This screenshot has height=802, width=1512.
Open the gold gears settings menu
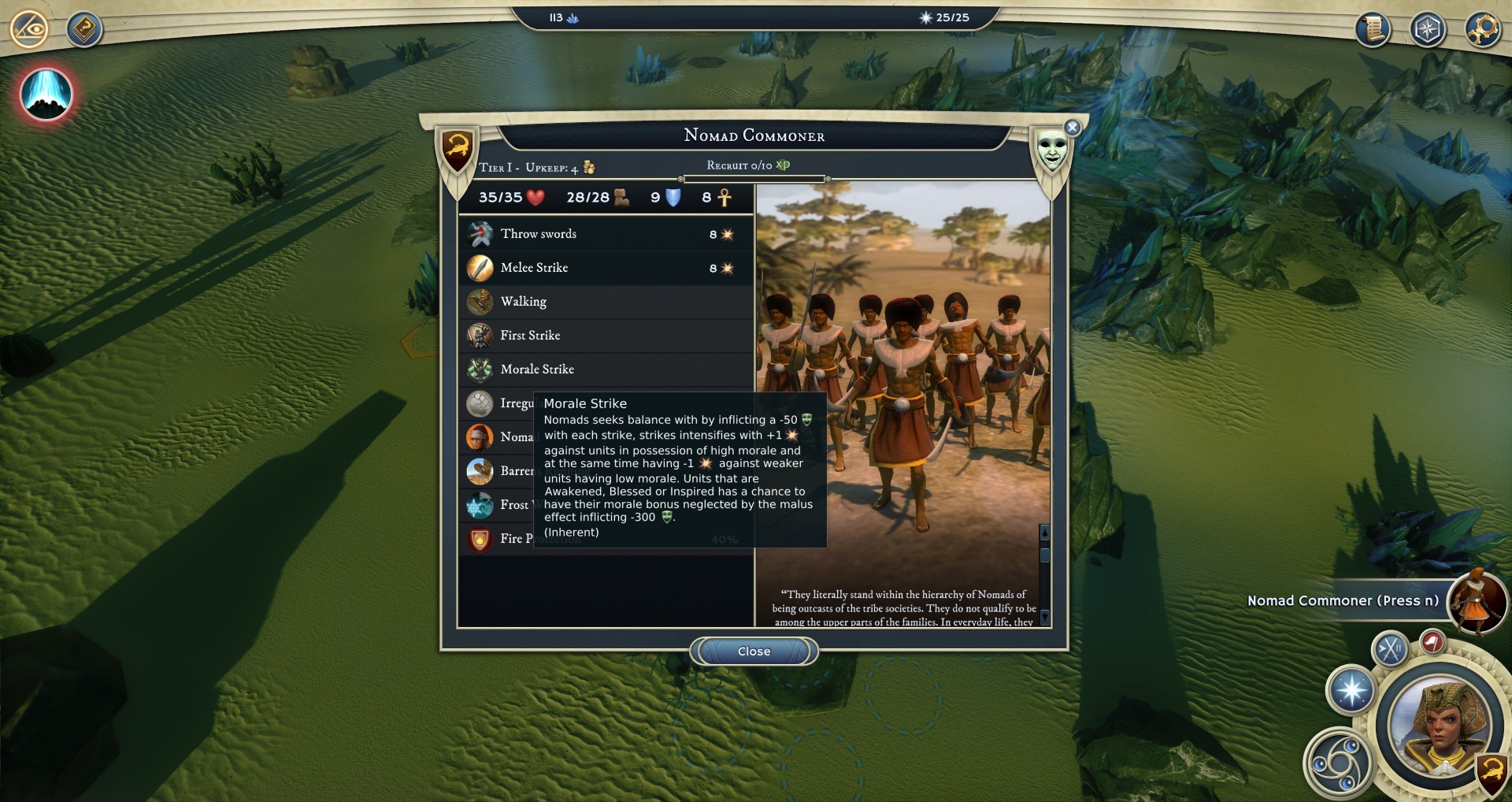[1482, 30]
